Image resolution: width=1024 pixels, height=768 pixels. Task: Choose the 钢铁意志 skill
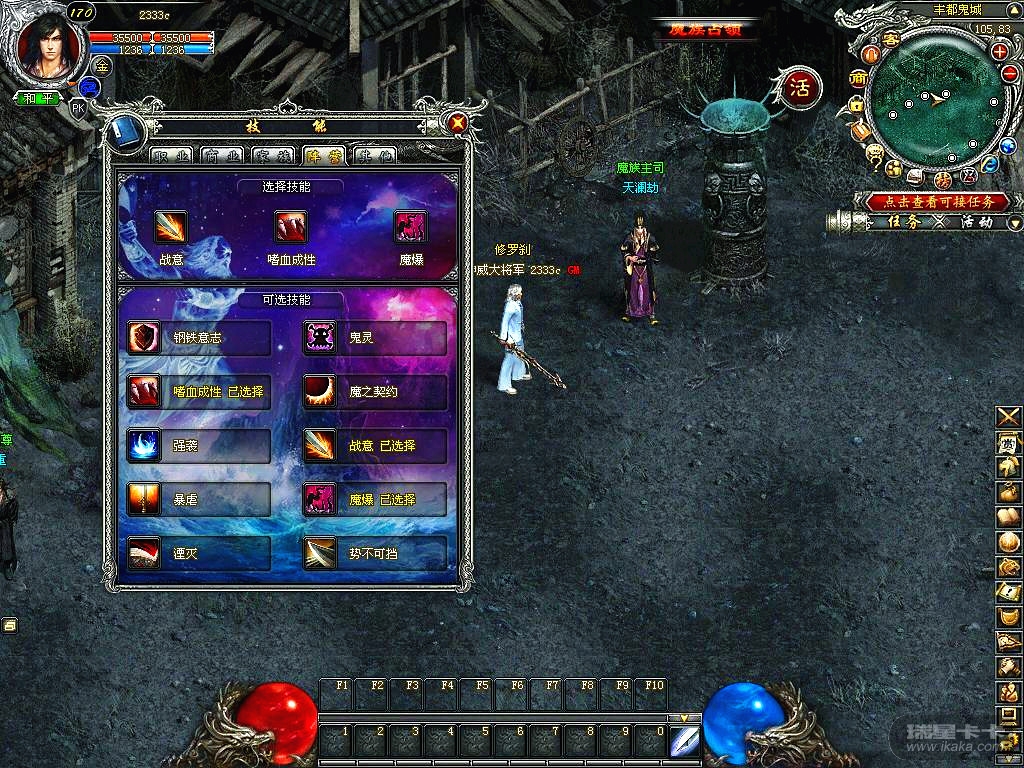[199, 338]
